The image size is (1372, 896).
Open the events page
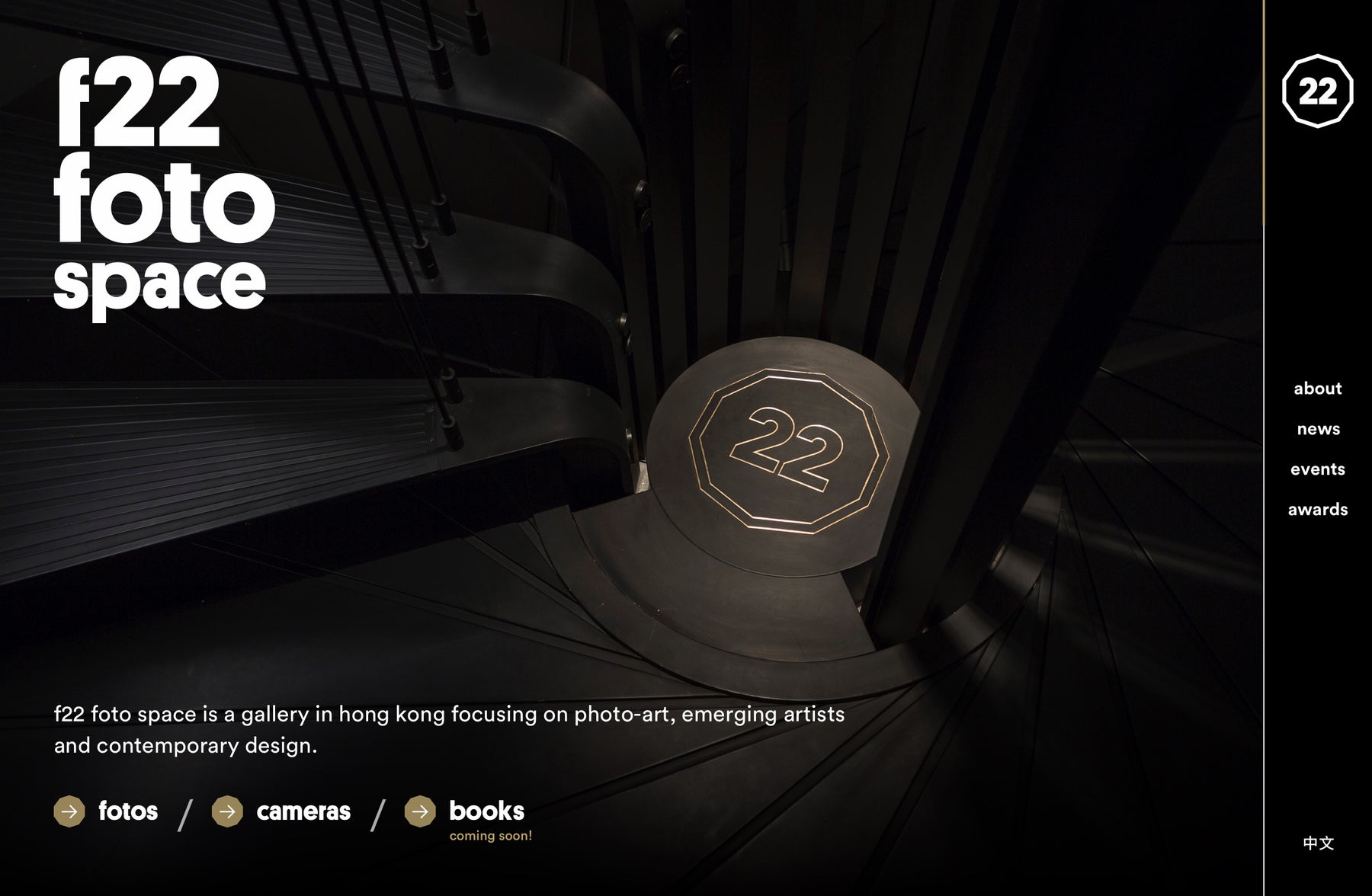click(x=1317, y=469)
